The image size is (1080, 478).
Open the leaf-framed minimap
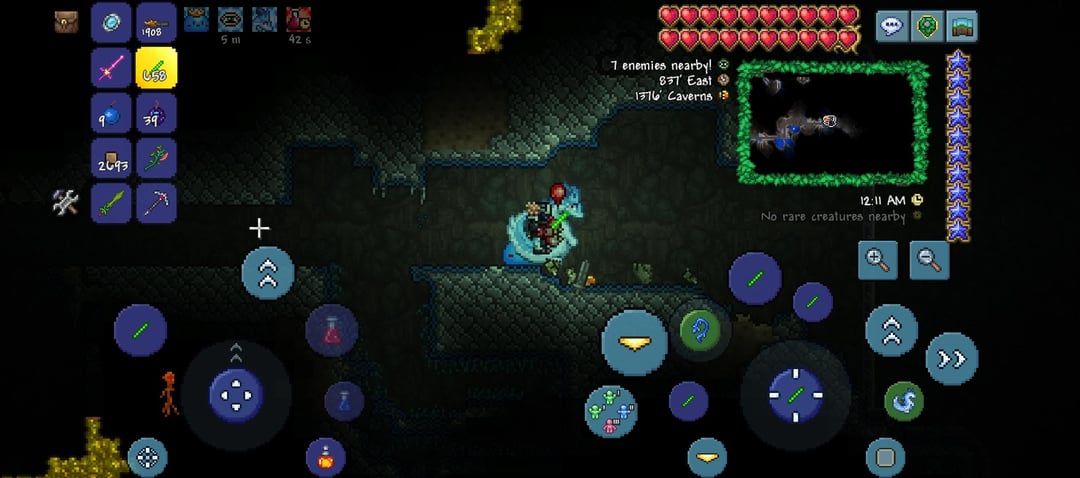(x=833, y=122)
